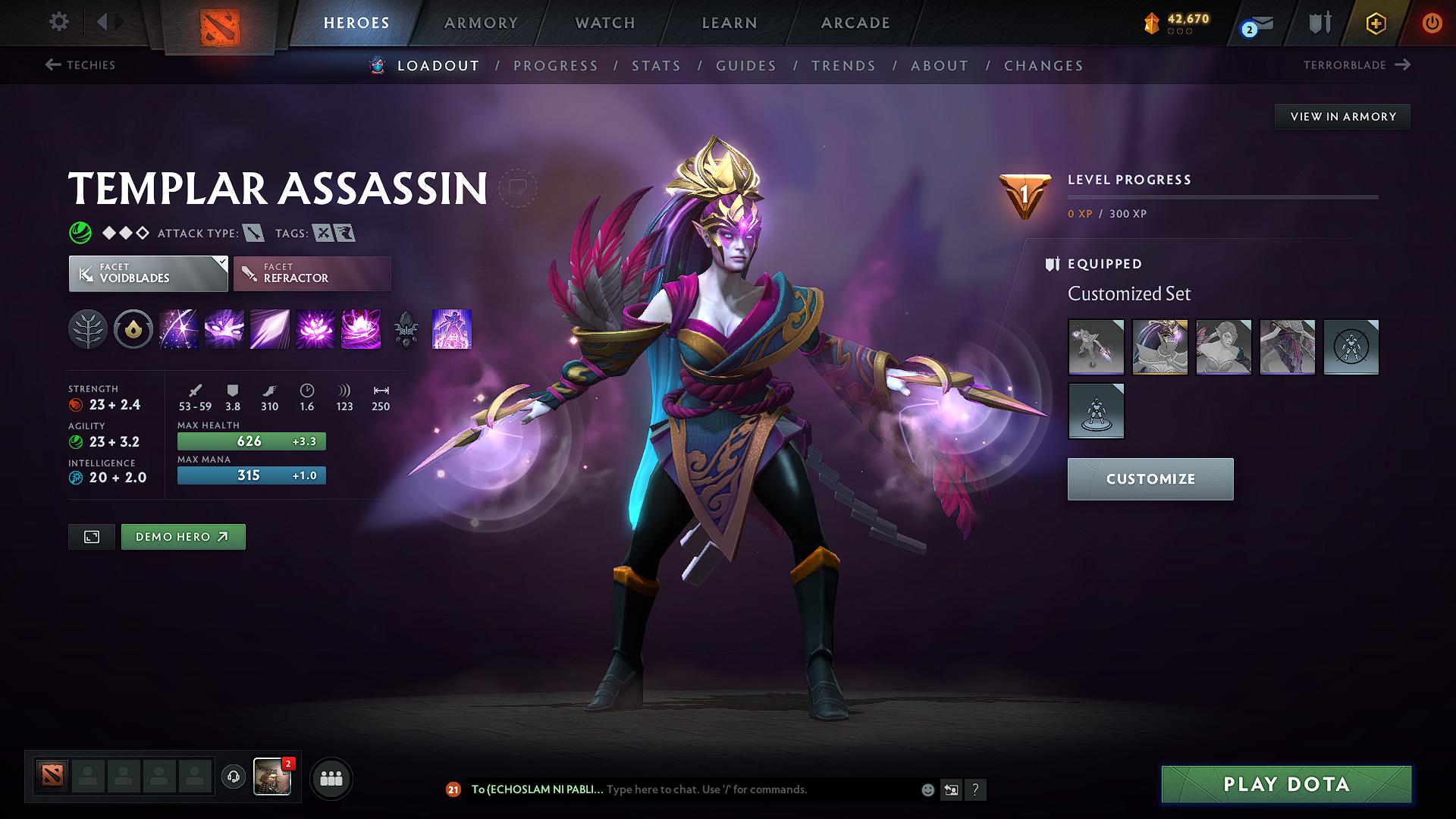
Task: Open the Armory menu
Action: point(480,23)
